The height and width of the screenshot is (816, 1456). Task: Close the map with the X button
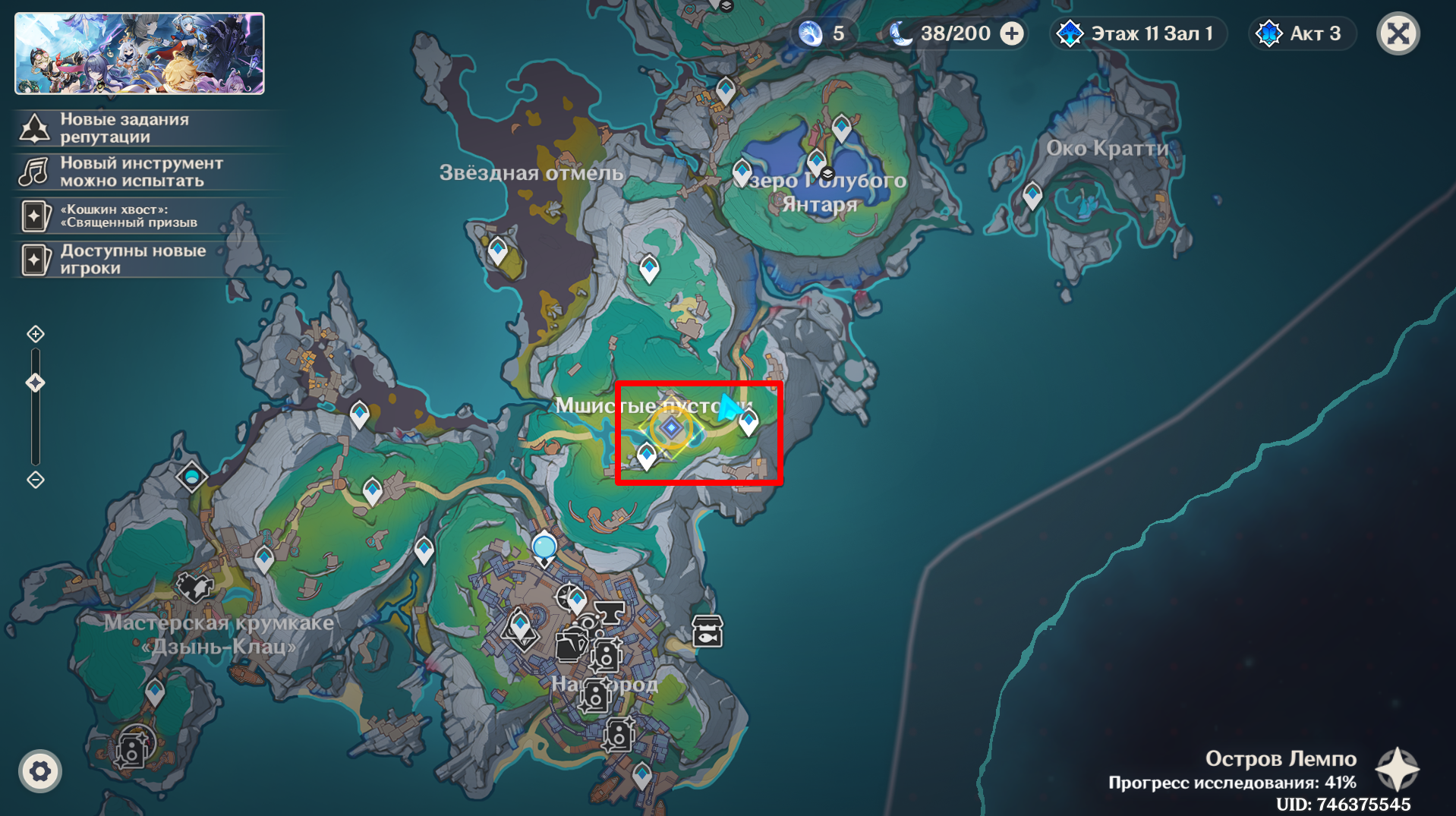tap(1398, 34)
